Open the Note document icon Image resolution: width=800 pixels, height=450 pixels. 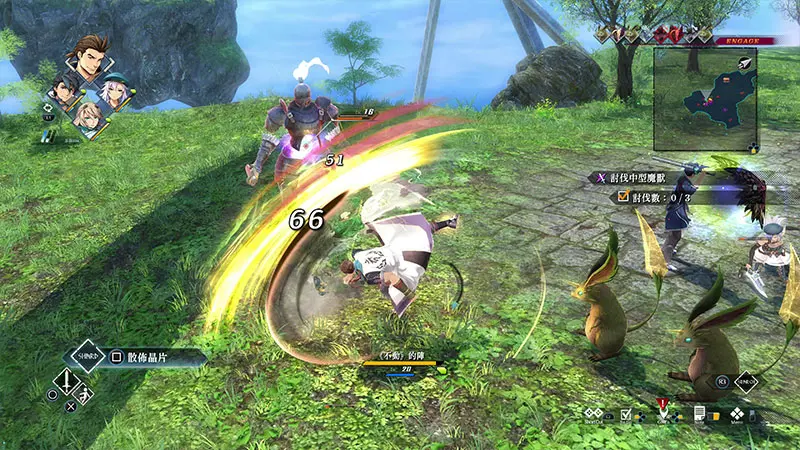[700, 412]
